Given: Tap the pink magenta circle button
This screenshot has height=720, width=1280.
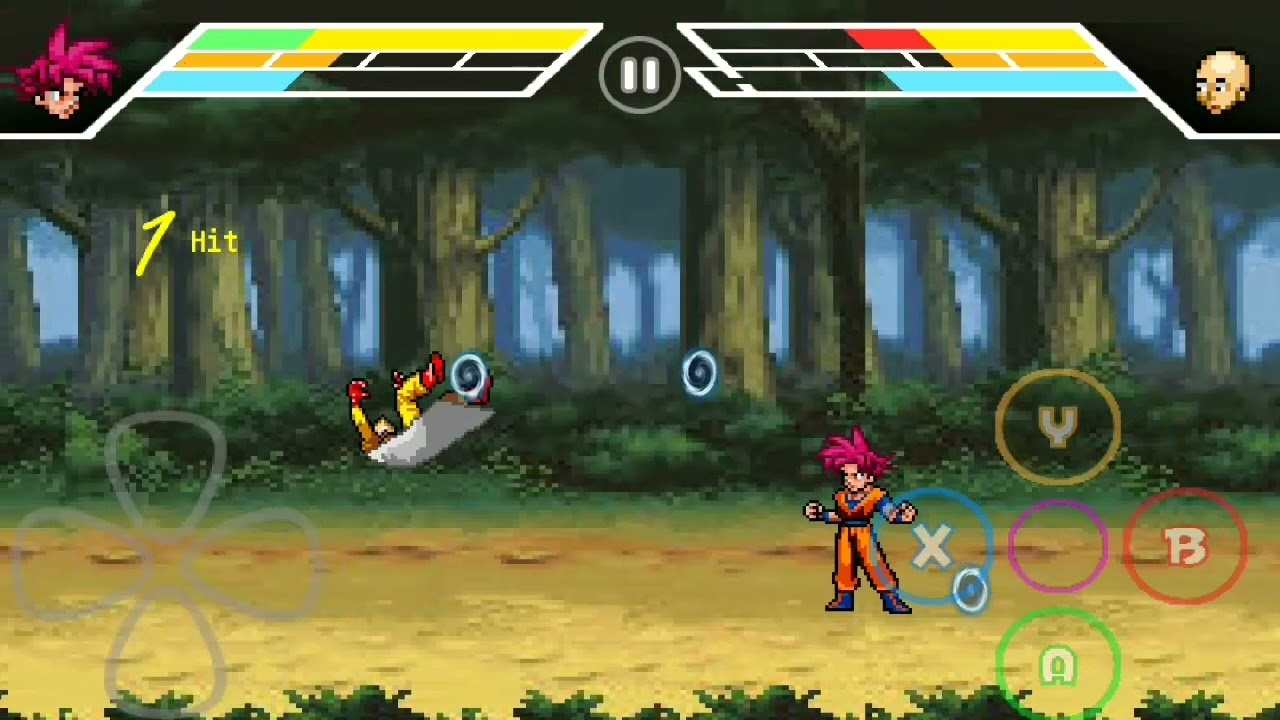Looking at the screenshot, I should click(x=1057, y=547).
